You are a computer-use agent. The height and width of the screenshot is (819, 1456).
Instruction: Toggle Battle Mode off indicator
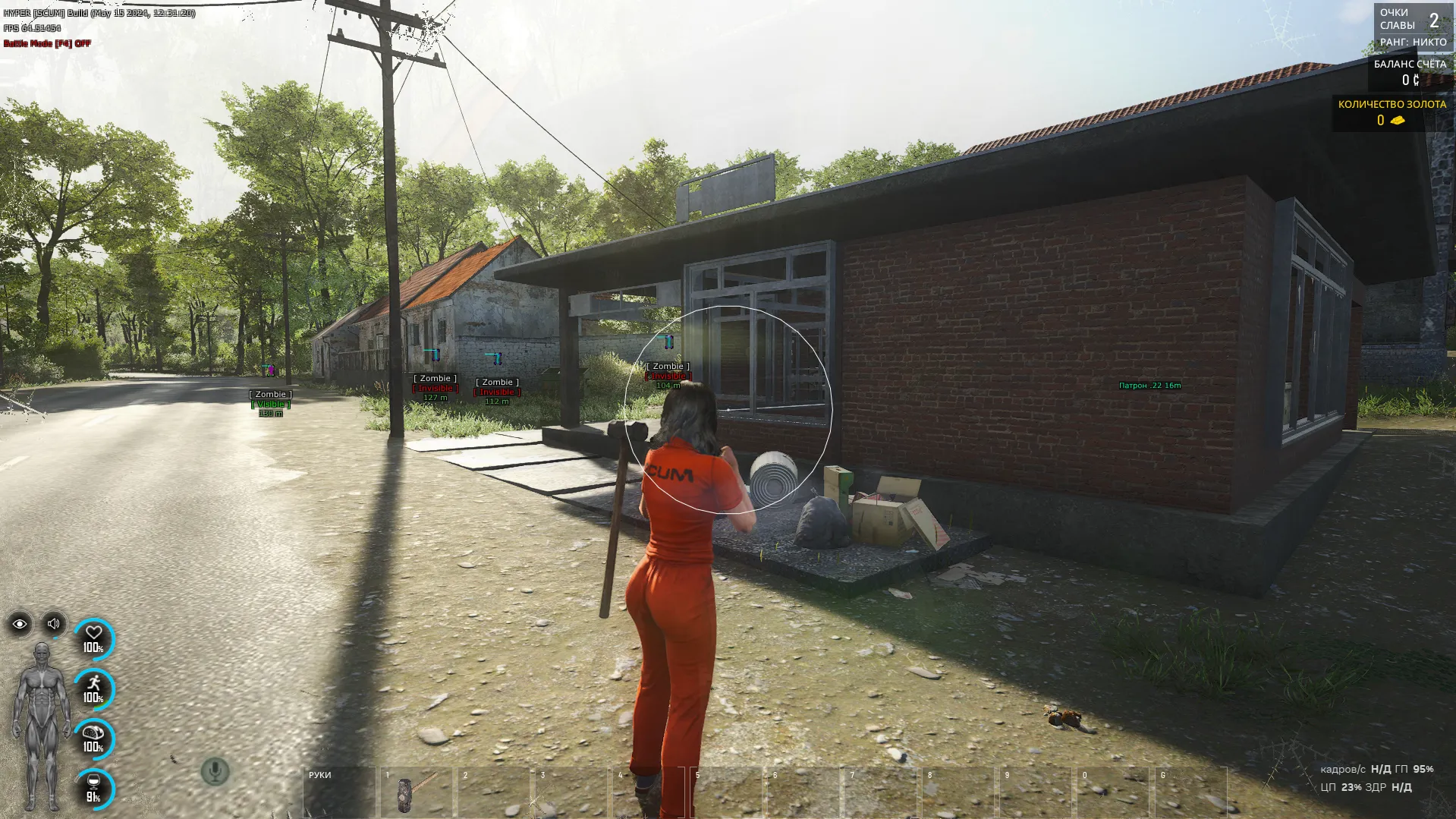tap(47, 43)
